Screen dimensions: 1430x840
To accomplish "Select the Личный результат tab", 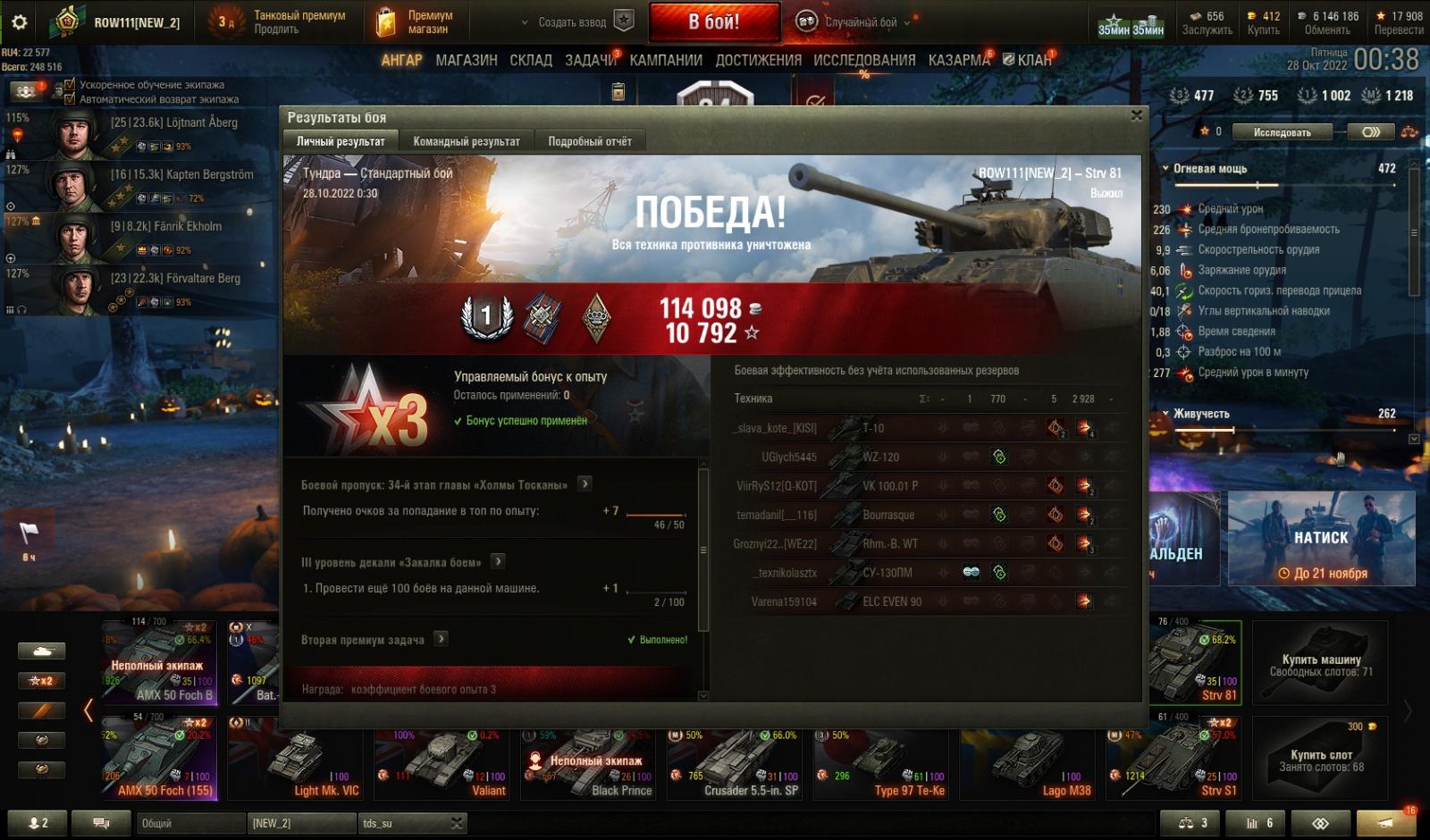I will 341,141.
